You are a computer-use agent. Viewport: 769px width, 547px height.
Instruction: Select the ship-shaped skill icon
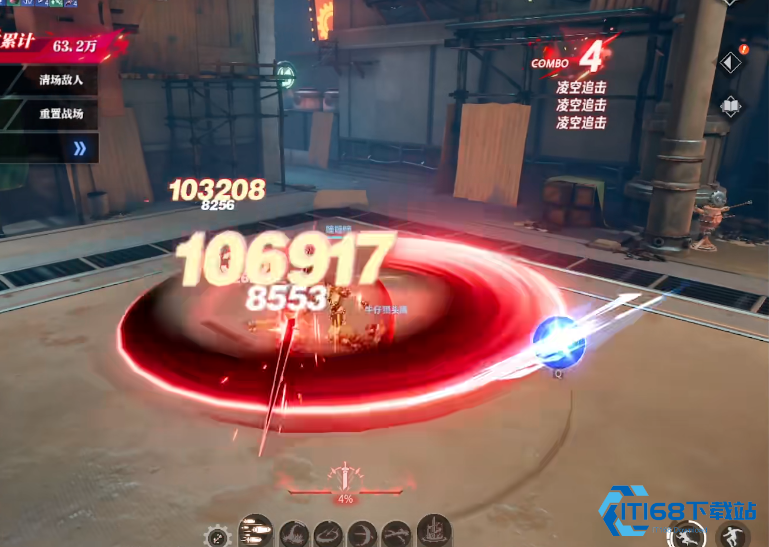click(x=434, y=530)
